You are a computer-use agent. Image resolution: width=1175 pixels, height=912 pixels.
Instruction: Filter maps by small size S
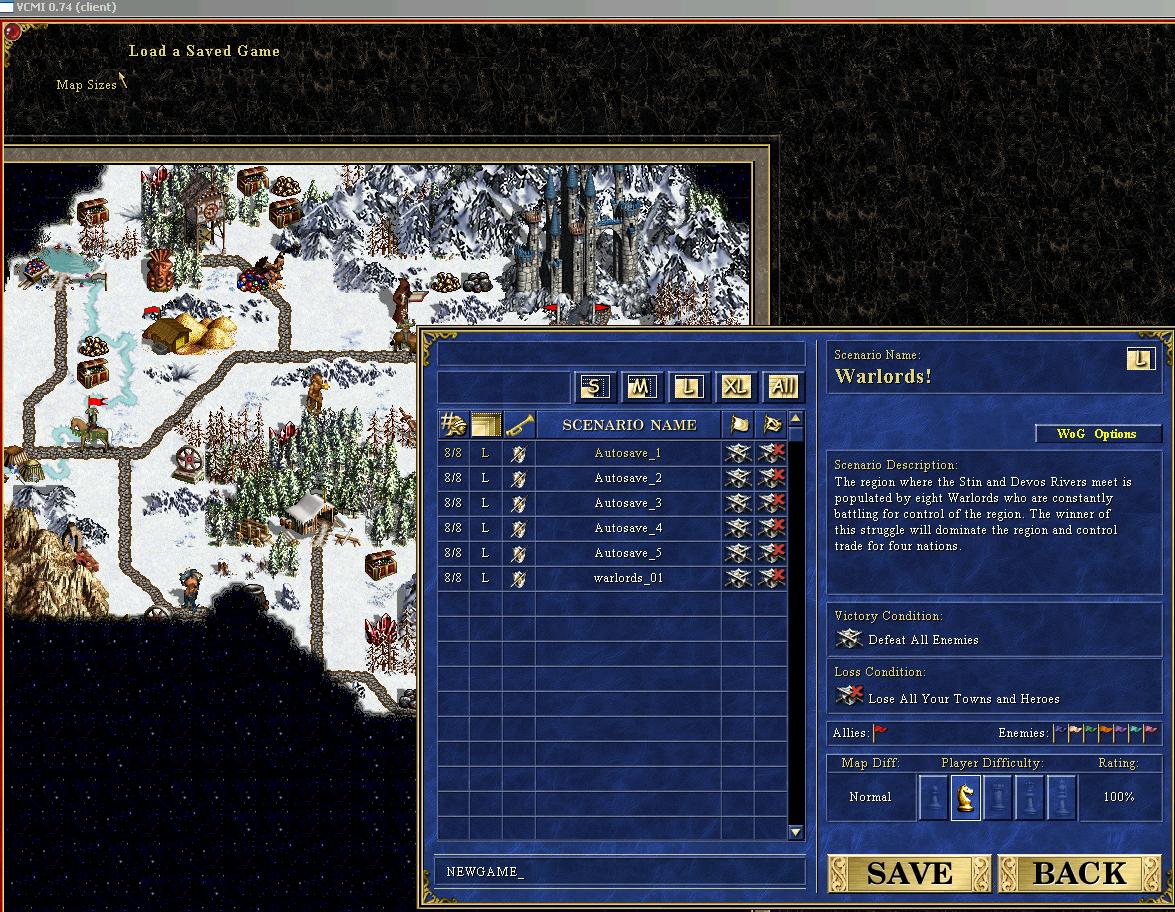(x=593, y=387)
